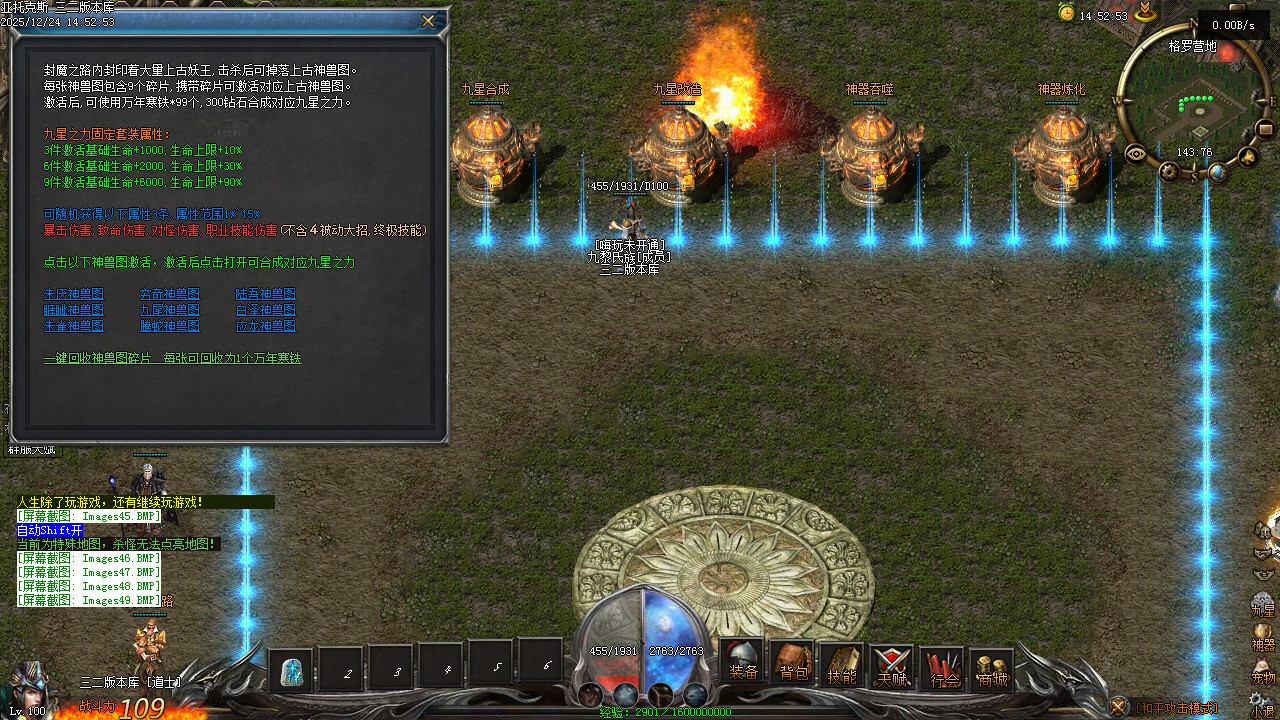The image size is (1280, 720).
Task: Choose the 陆吾神兽图 link
Action: [266, 294]
